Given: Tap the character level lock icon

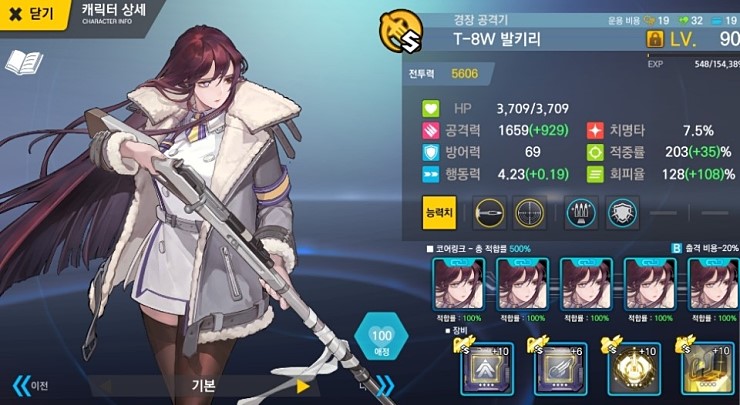Looking at the screenshot, I should pyautogui.click(x=656, y=40).
